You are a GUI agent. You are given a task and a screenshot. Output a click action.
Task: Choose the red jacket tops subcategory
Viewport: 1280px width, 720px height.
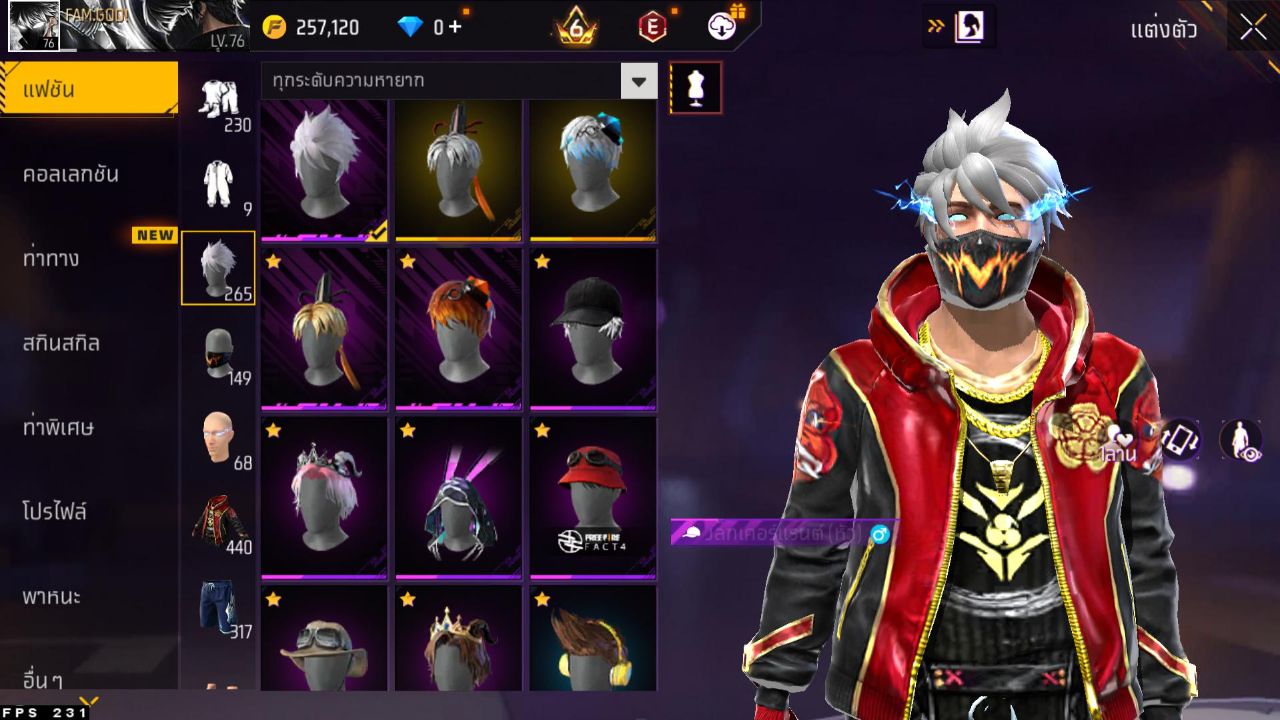(218, 522)
